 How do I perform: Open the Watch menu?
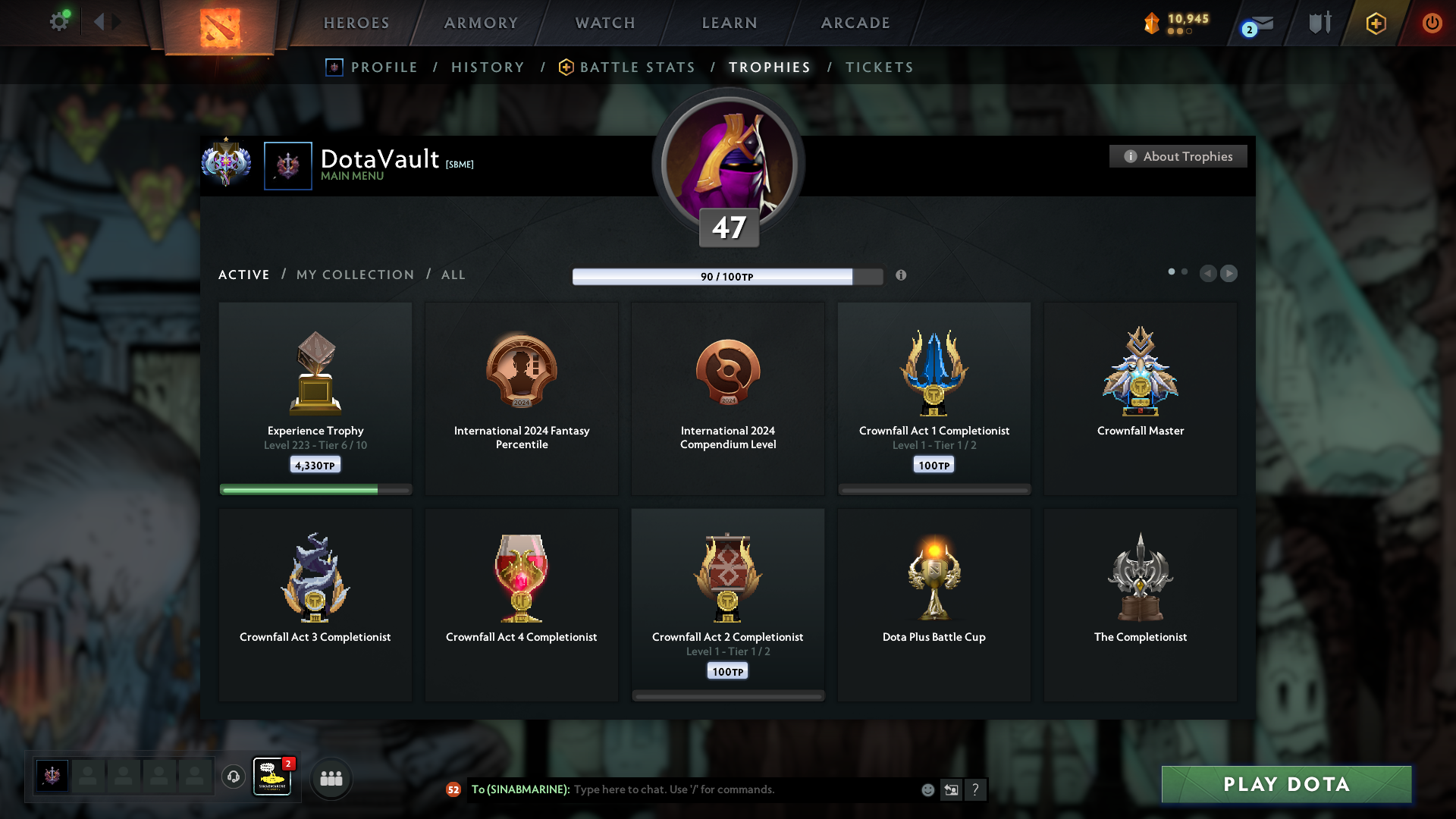605,23
